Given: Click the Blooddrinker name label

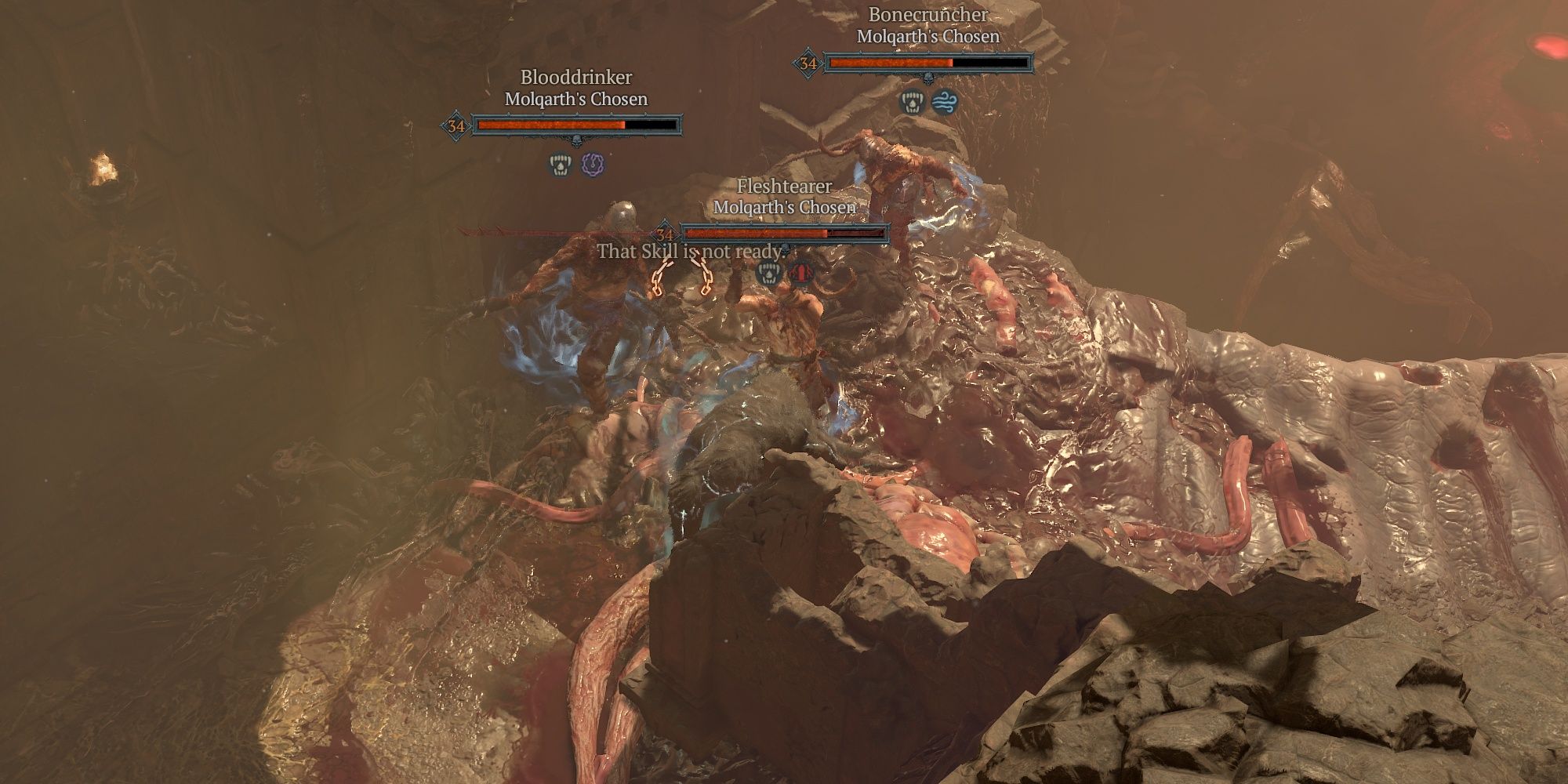Looking at the screenshot, I should (577, 77).
